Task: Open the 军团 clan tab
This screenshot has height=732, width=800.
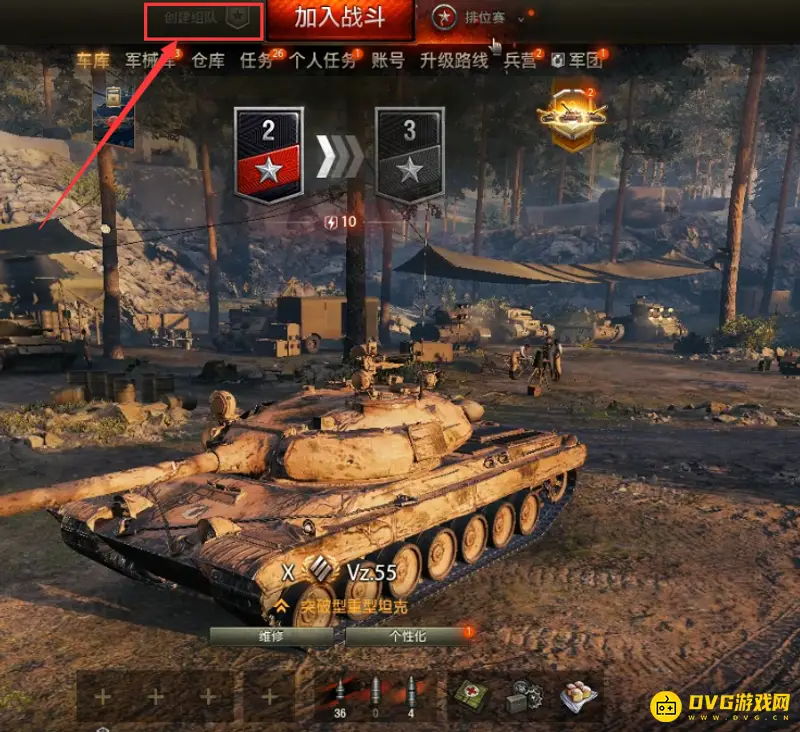Action: tap(578, 60)
